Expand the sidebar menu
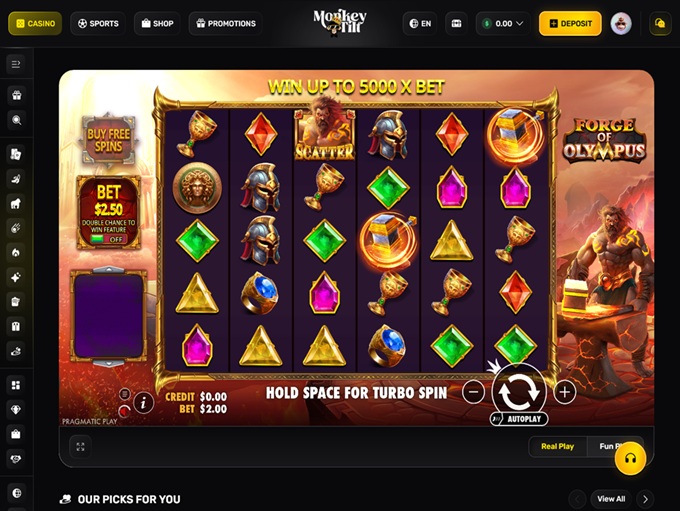The width and height of the screenshot is (680, 511). (16, 64)
